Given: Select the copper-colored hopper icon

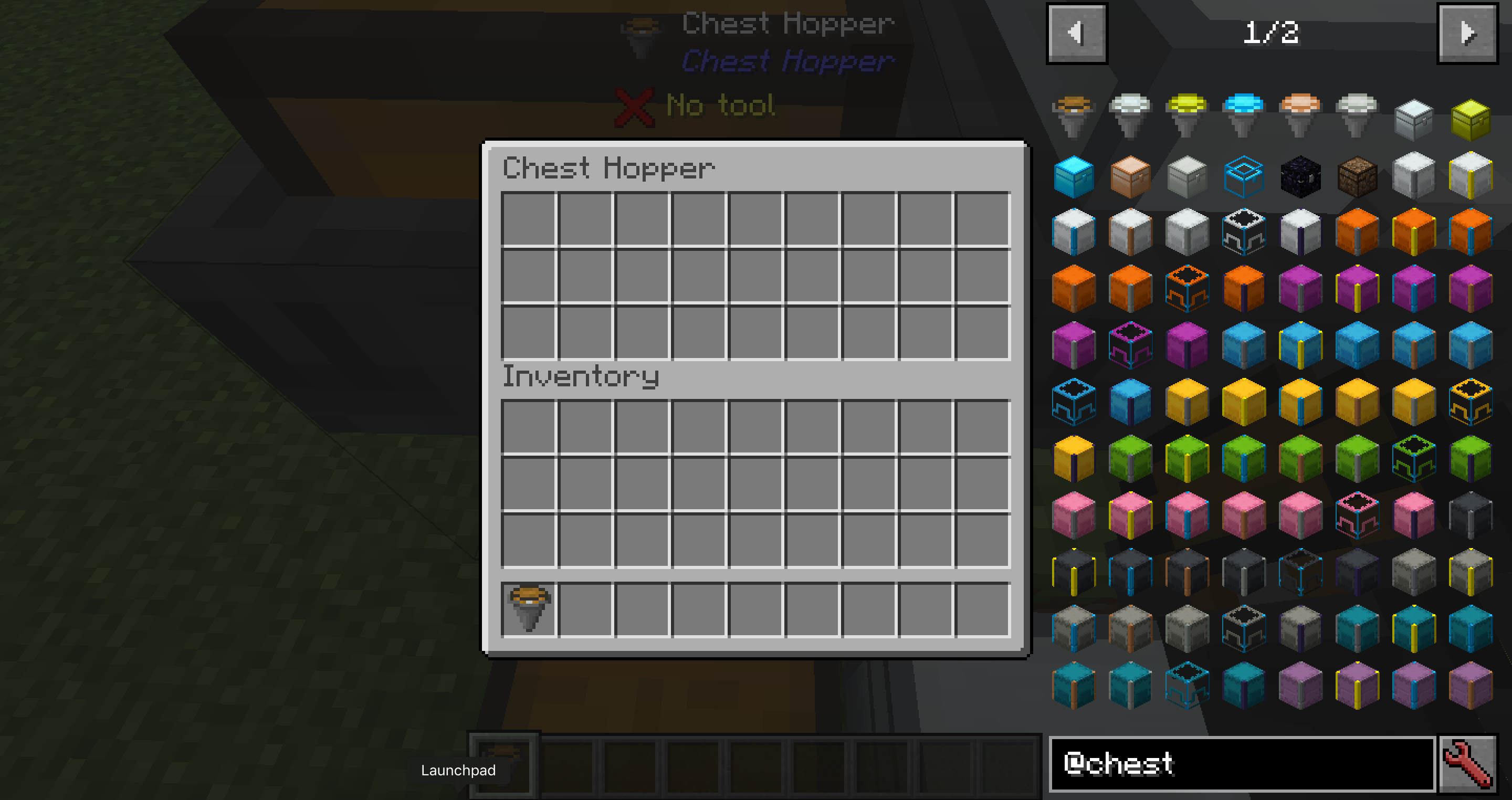Looking at the screenshot, I should [x=1299, y=111].
